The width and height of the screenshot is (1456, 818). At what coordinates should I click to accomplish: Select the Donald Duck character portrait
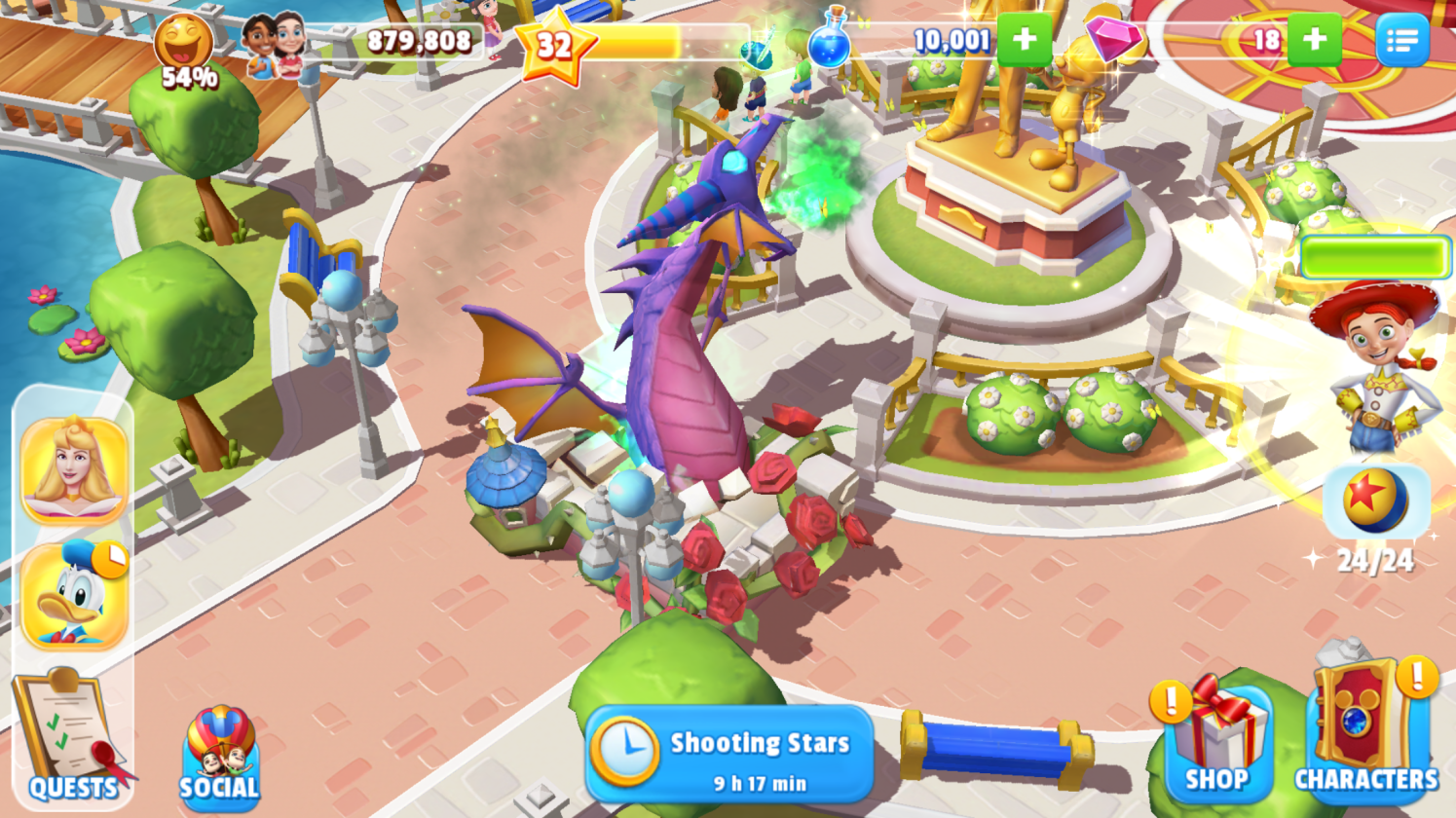pyautogui.click(x=74, y=596)
